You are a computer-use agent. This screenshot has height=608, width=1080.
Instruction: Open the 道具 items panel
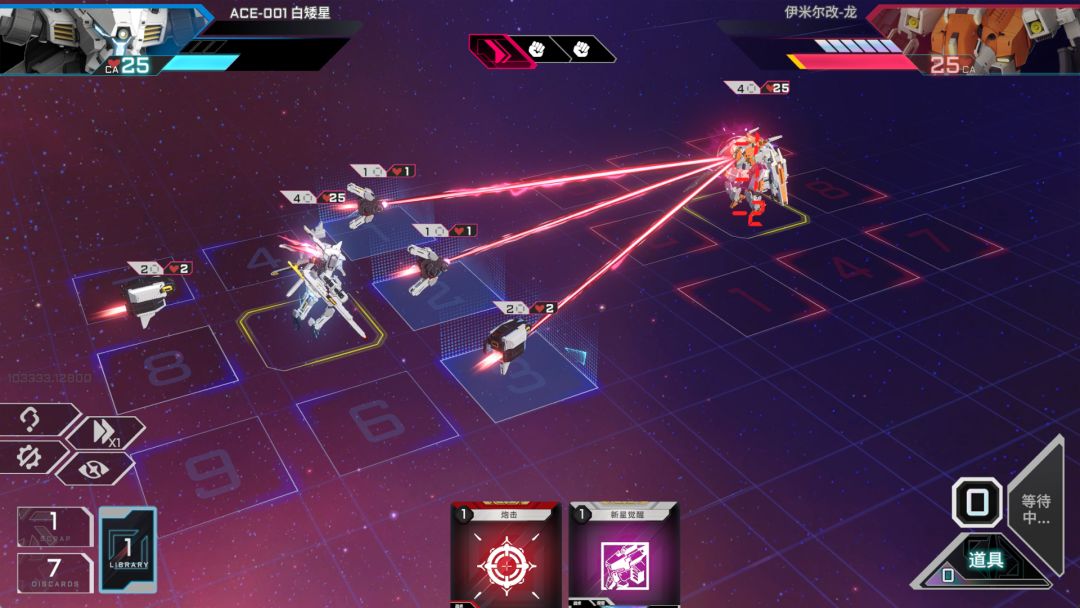[985, 560]
